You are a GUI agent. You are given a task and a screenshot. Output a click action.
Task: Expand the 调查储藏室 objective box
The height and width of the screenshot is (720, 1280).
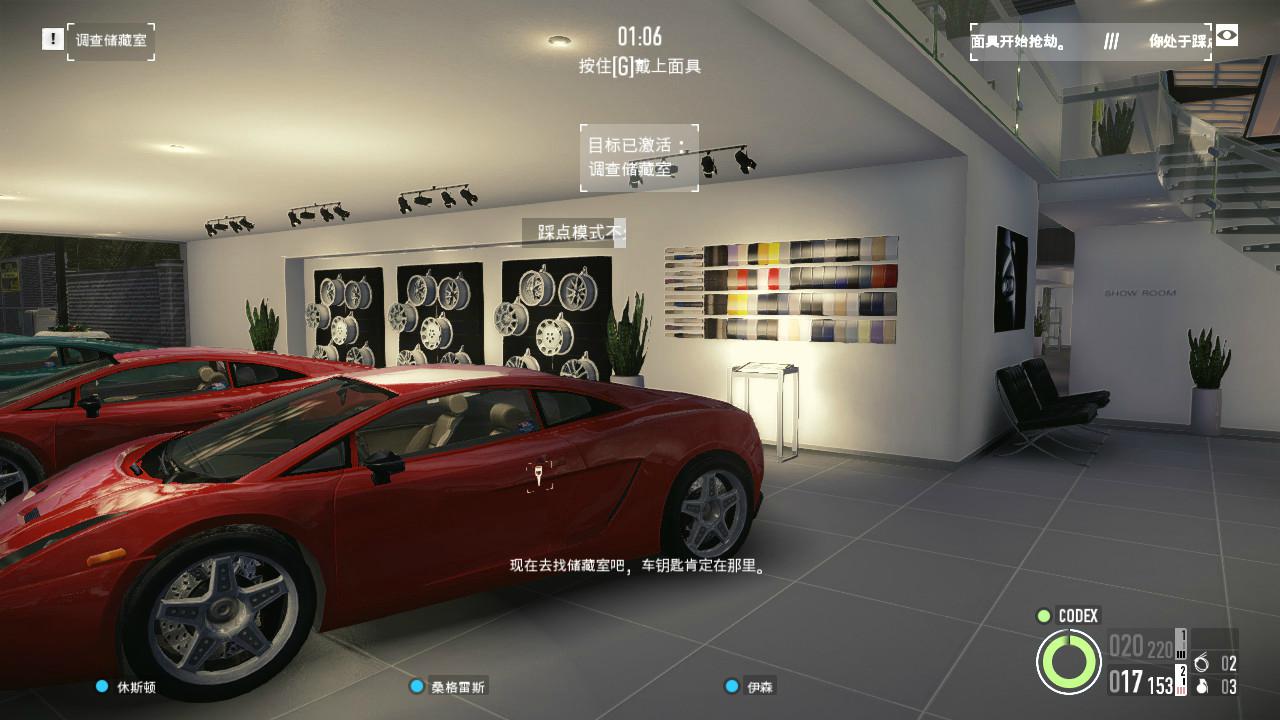(110, 41)
